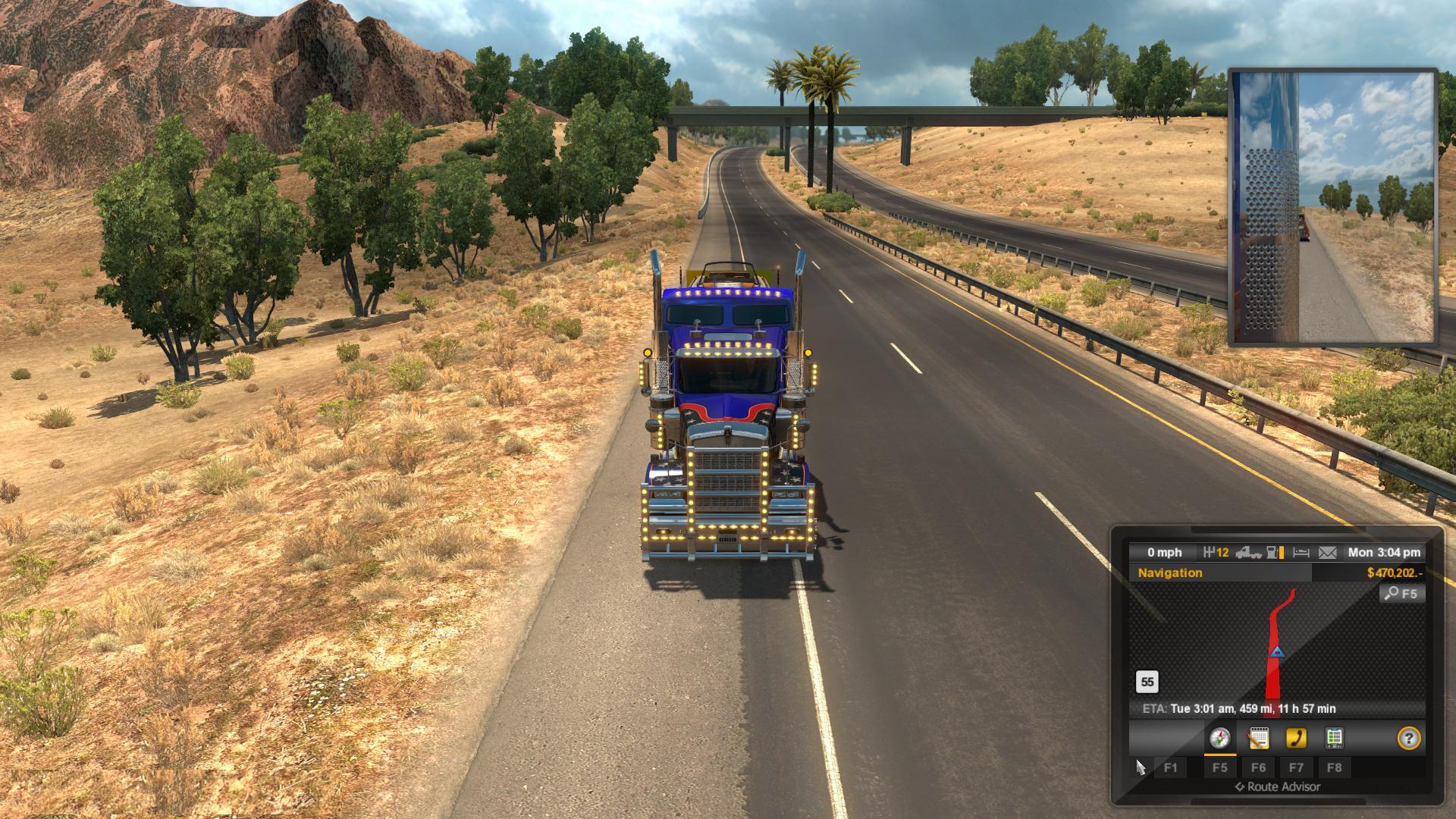The height and width of the screenshot is (819, 1456).
Task: Switch to the calendar job info tab
Action: click(x=1258, y=738)
